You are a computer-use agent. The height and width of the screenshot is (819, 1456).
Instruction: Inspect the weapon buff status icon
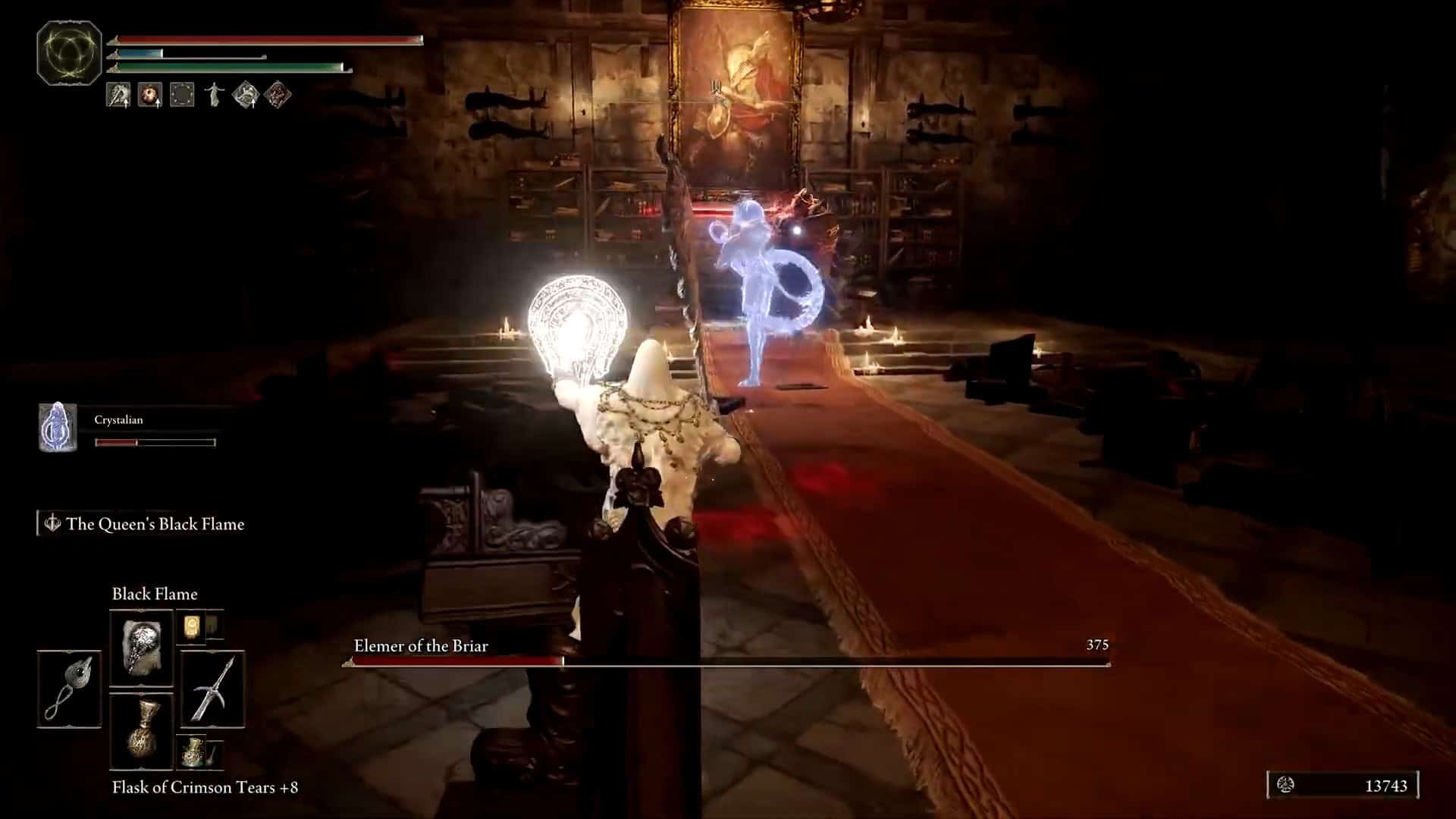[118, 95]
